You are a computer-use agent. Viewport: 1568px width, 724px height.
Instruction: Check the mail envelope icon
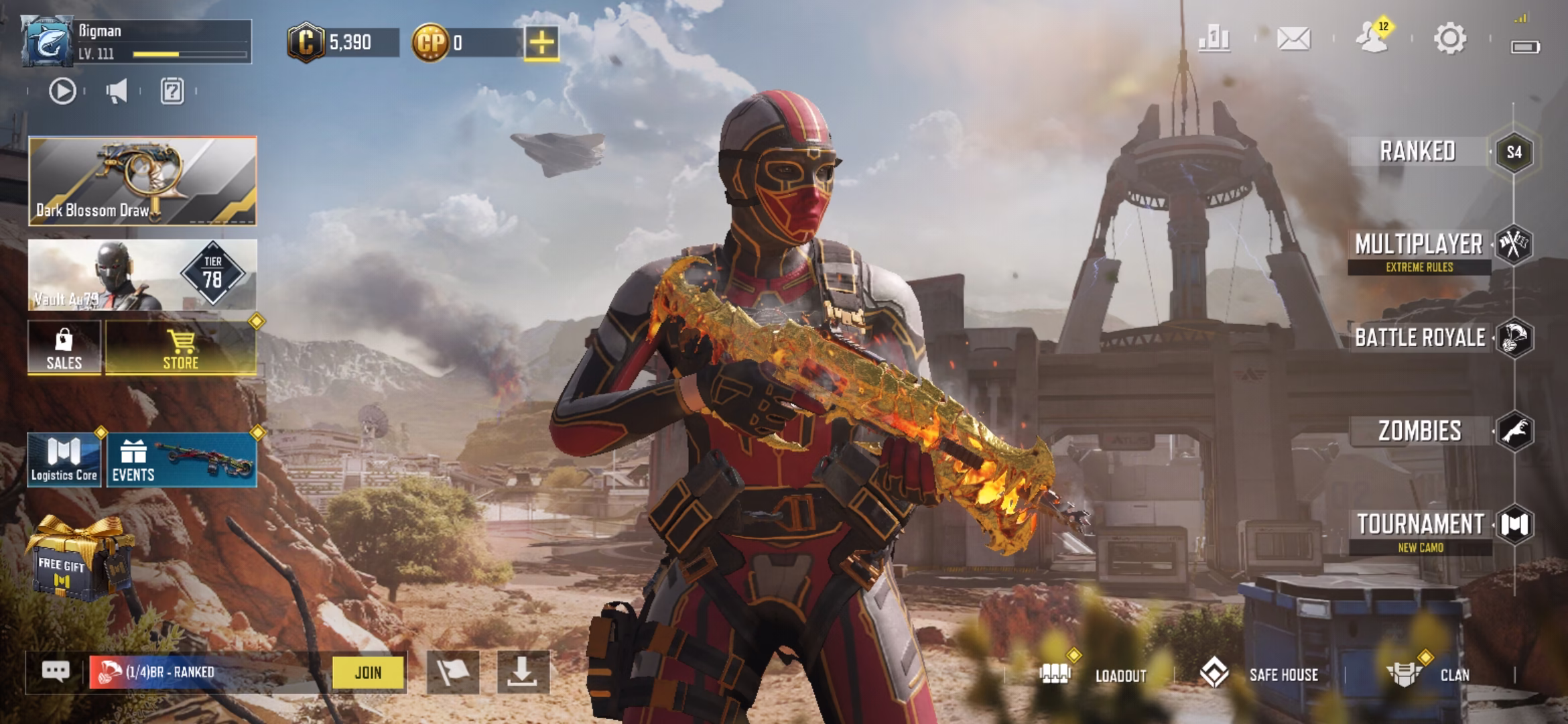point(1293,39)
